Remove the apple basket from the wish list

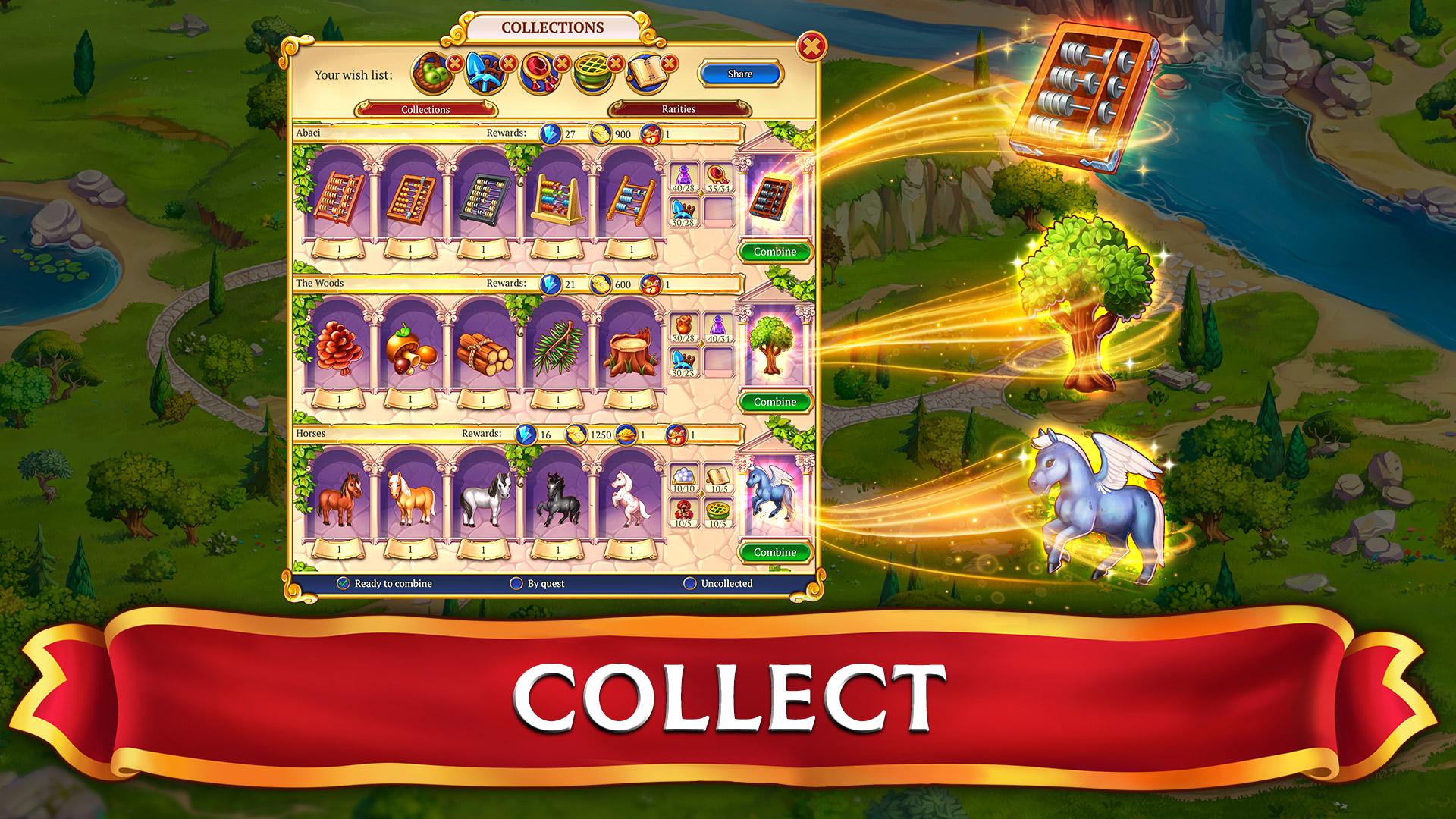pos(455,63)
